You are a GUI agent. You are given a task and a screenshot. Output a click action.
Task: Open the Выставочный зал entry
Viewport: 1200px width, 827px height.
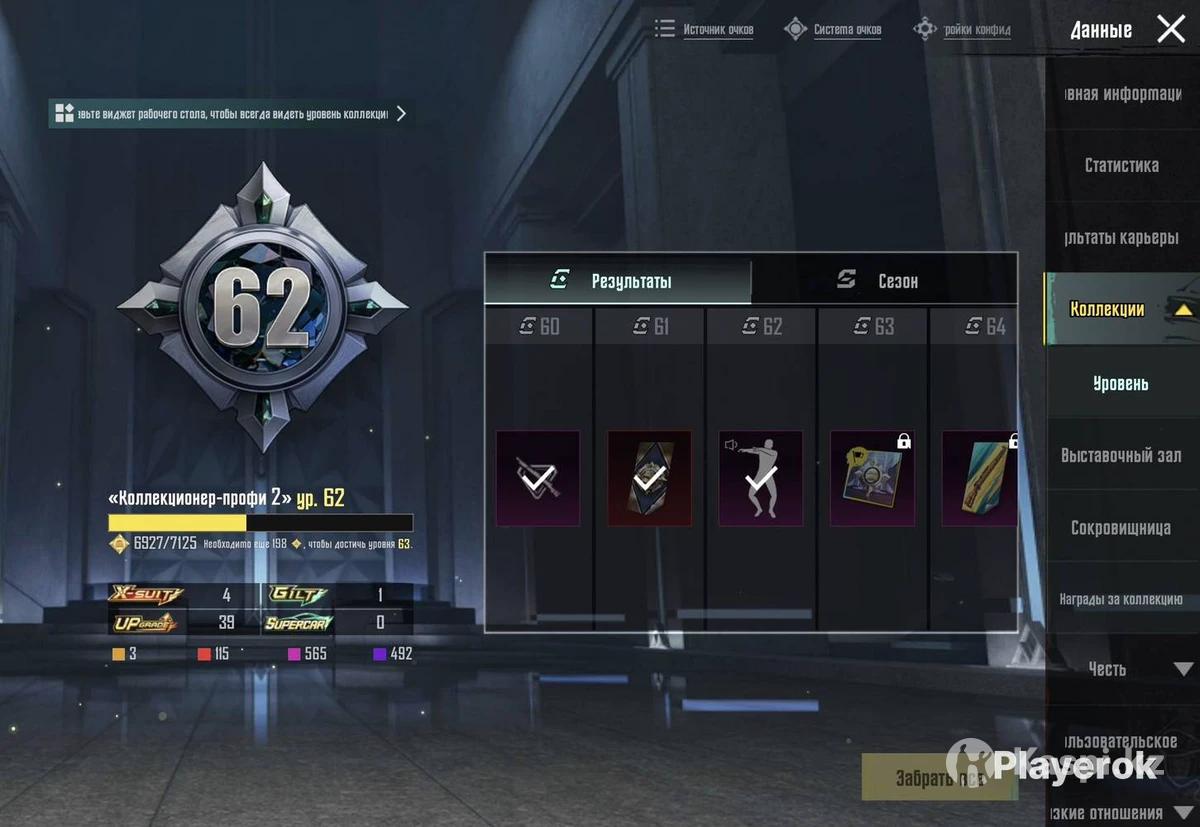click(x=1120, y=455)
